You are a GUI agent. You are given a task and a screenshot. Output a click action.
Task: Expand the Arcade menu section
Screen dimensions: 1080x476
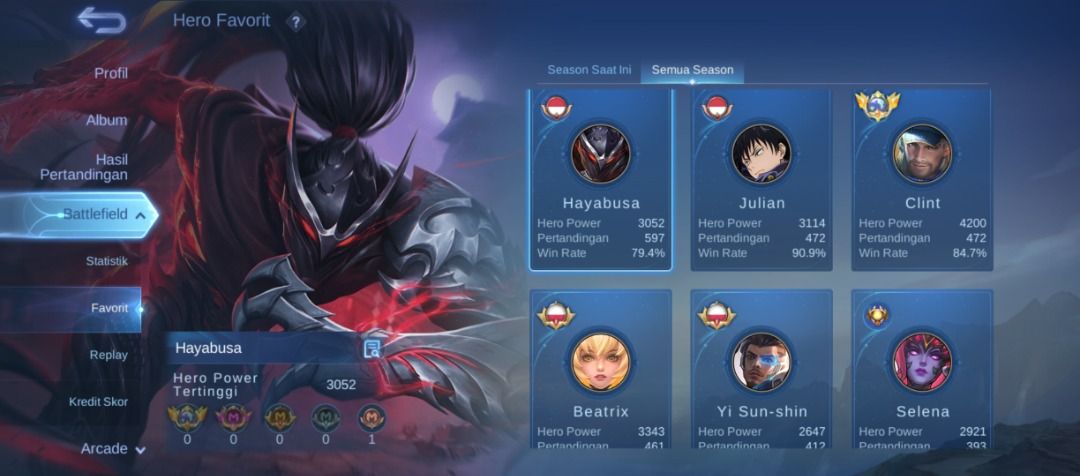pos(112,449)
